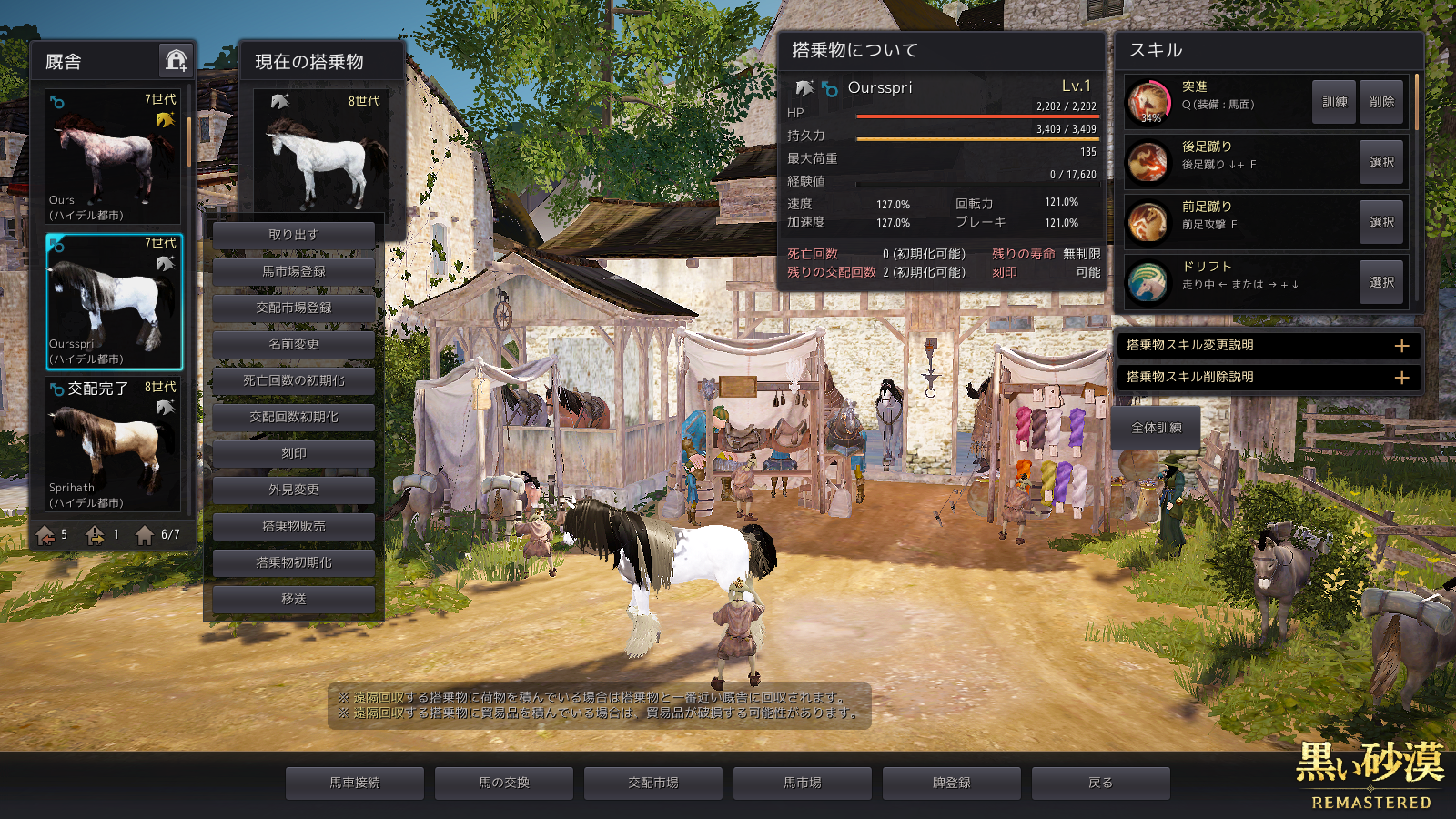Image resolution: width=1456 pixels, height=819 pixels.
Task: Click the stable expansion icon beside 厩舎
Action: pos(176,61)
